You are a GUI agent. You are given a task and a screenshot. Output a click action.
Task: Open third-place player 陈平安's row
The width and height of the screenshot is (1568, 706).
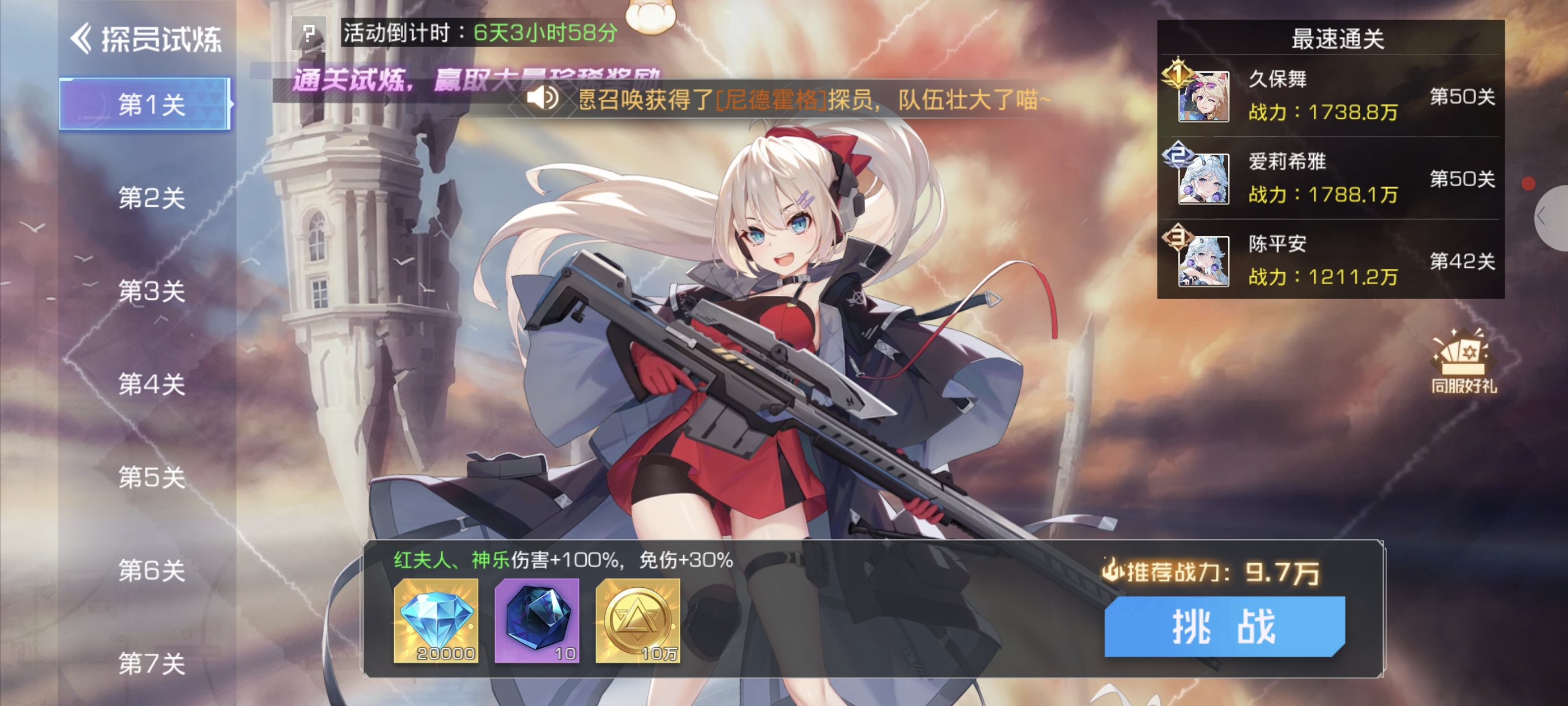click(x=1331, y=260)
